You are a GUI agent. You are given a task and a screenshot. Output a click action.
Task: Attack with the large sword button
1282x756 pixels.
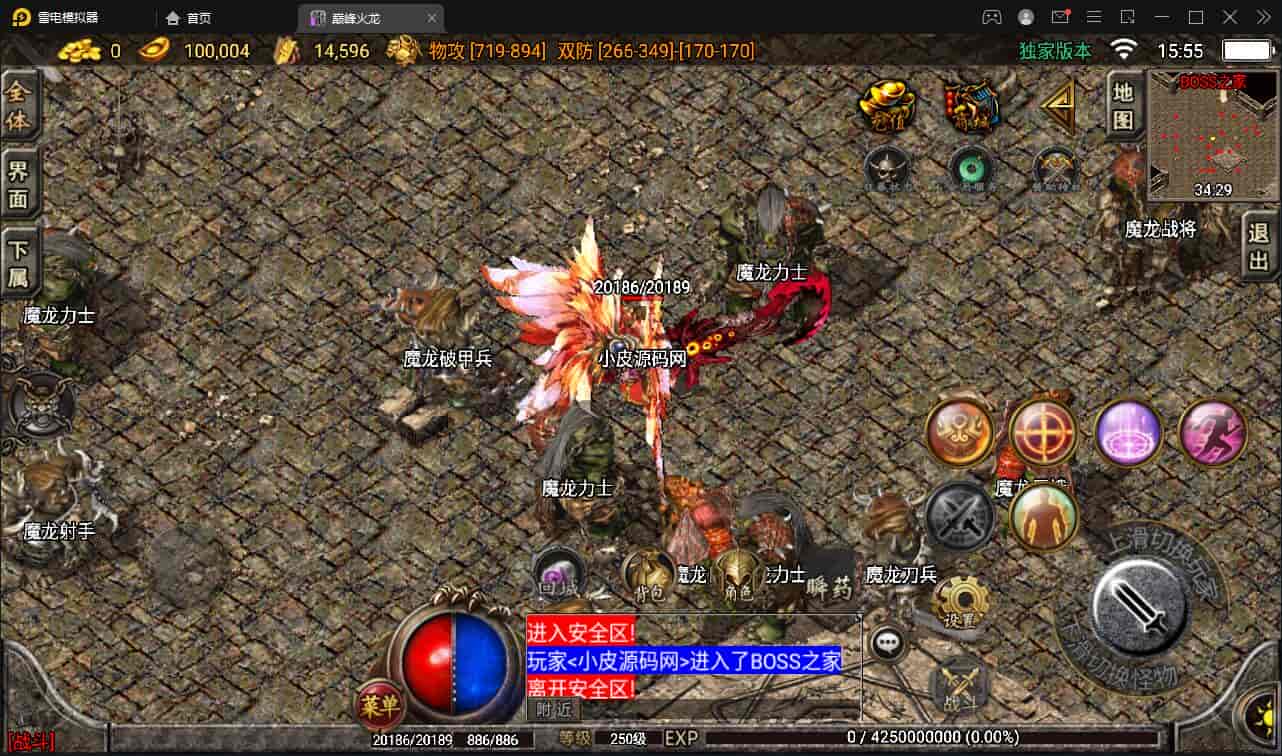[x=1140, y=606]
